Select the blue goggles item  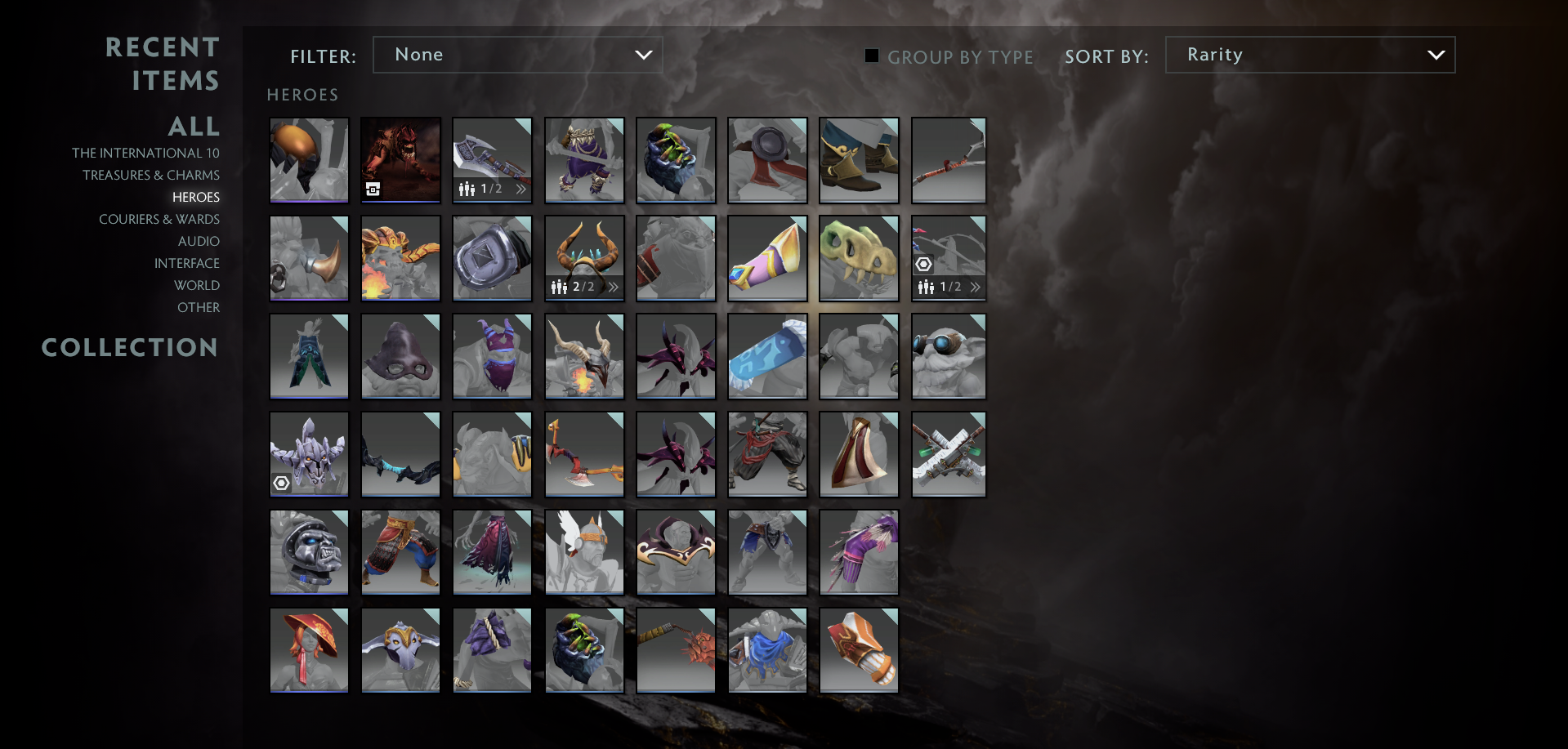click(949, 356)
